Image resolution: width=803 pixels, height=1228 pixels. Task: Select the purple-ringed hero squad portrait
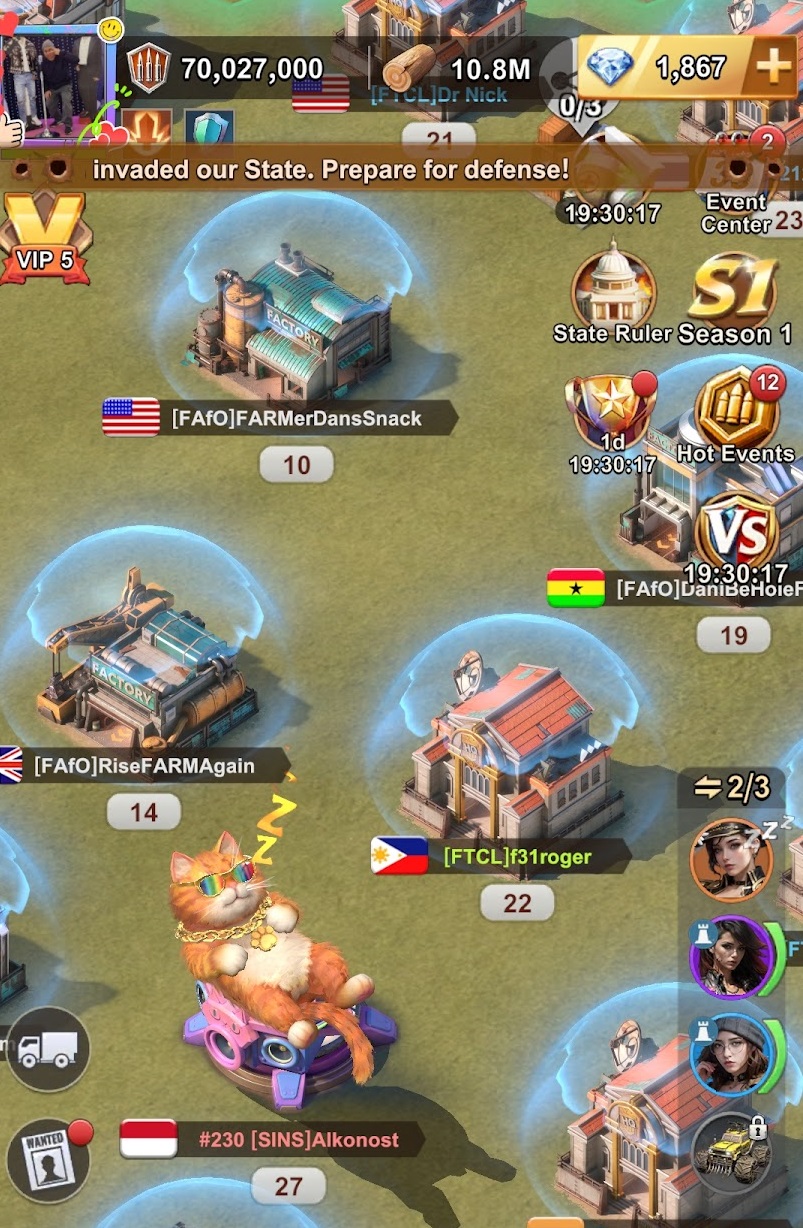(x=731, y=957)
